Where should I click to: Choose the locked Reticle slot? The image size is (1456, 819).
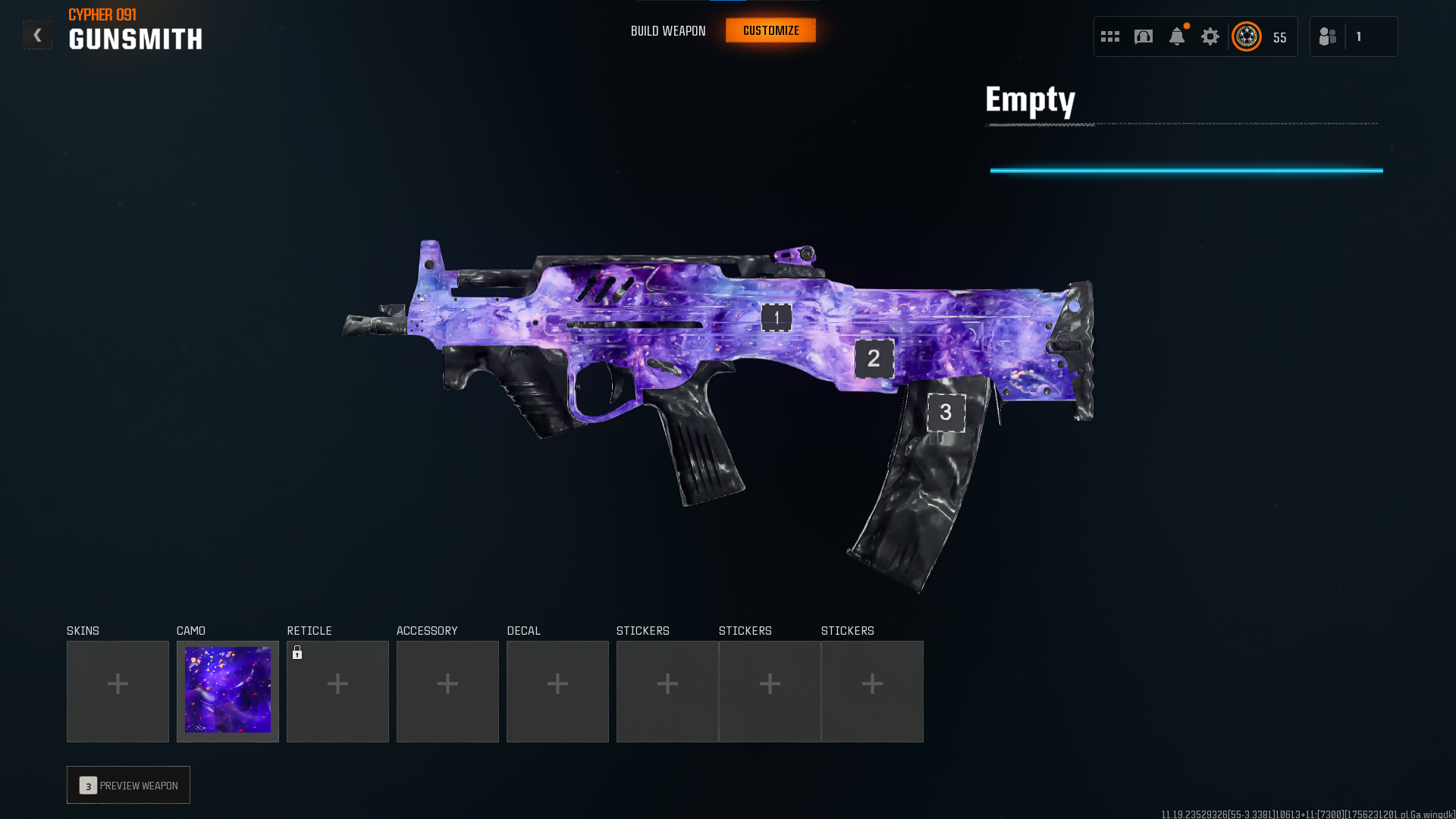(337, 691)
